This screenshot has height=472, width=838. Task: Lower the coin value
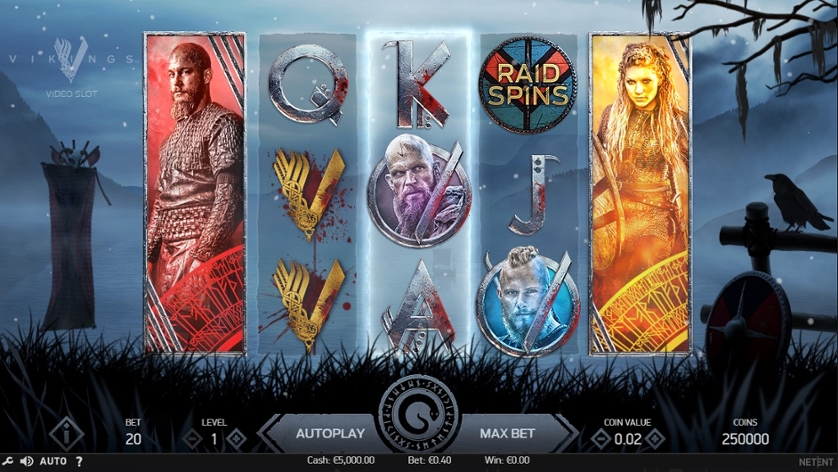(599, 438)
